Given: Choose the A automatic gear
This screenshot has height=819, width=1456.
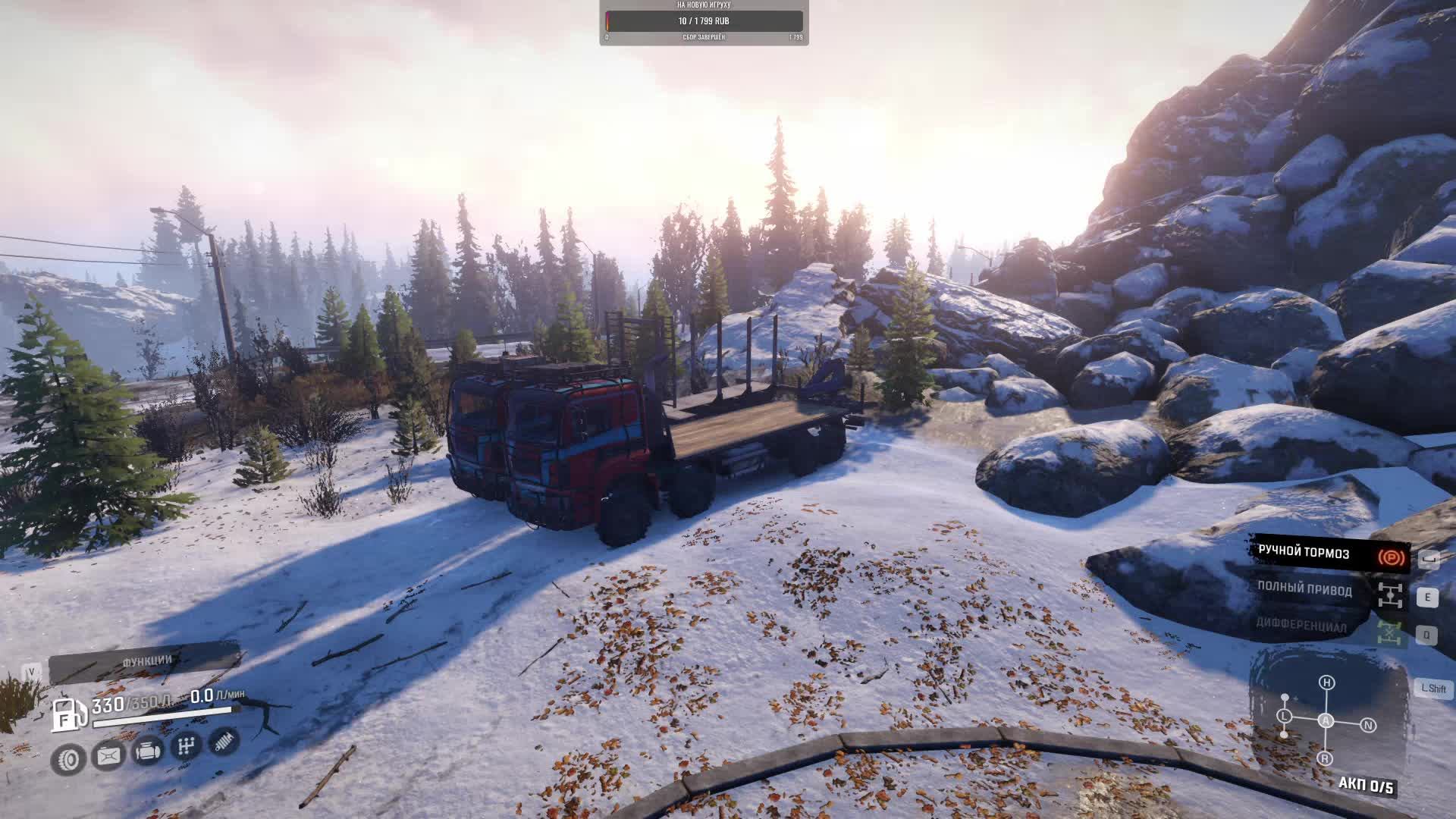Looking at the screenshot, I should pyautogui.click(x=1326, y=720).
